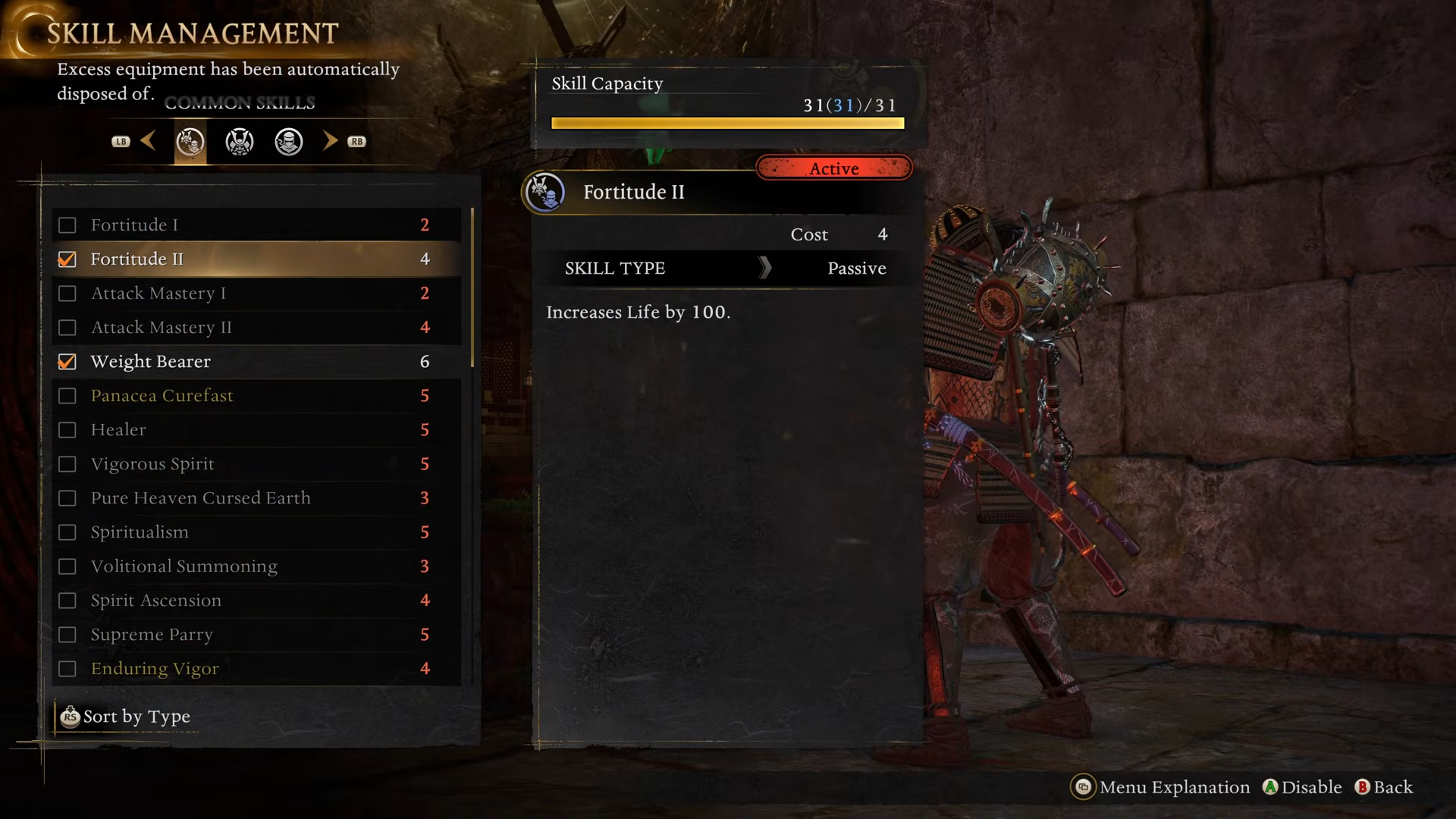Viewport: 1456px width, 819px height.
Task: Select the Panacea Curefast skill
Action: coord(256,396)
